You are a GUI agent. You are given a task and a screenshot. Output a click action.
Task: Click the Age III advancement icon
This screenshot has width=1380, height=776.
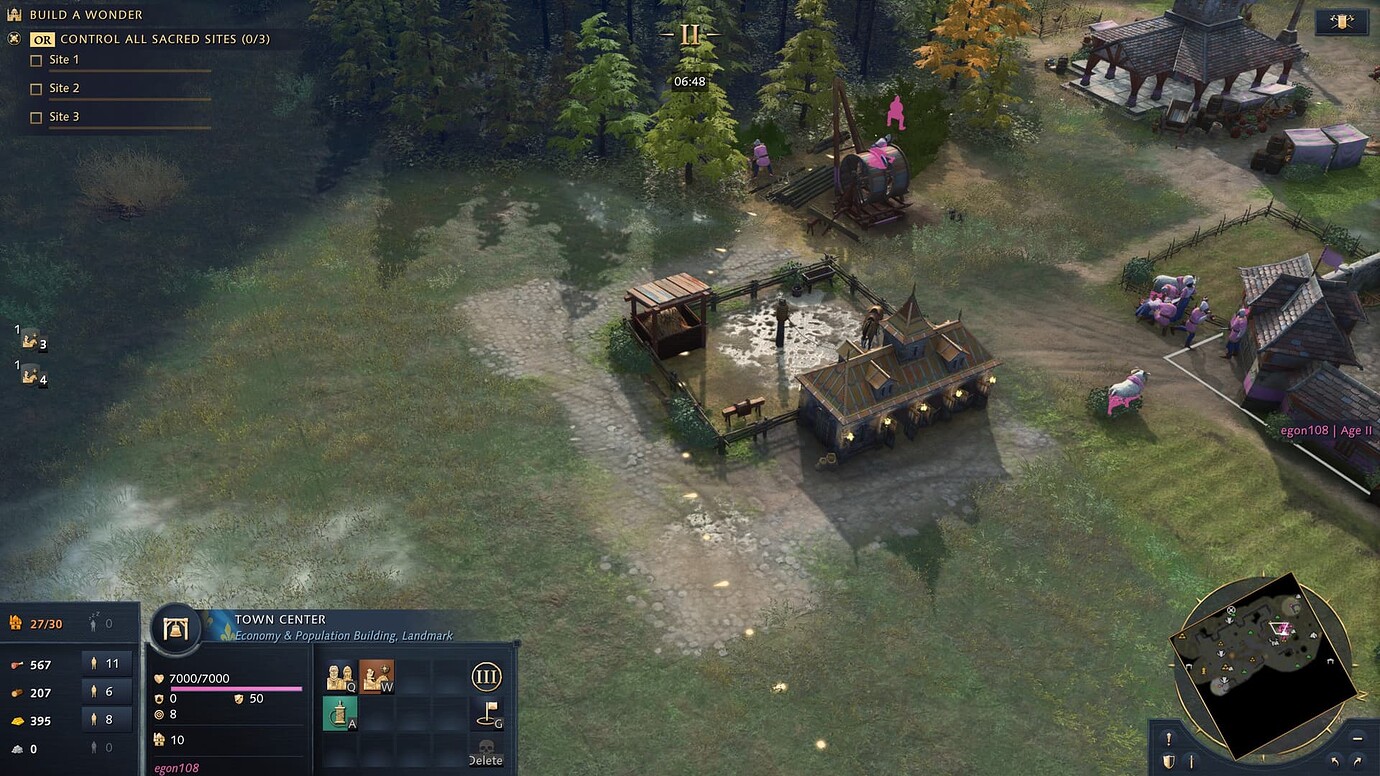coord(487,676)
